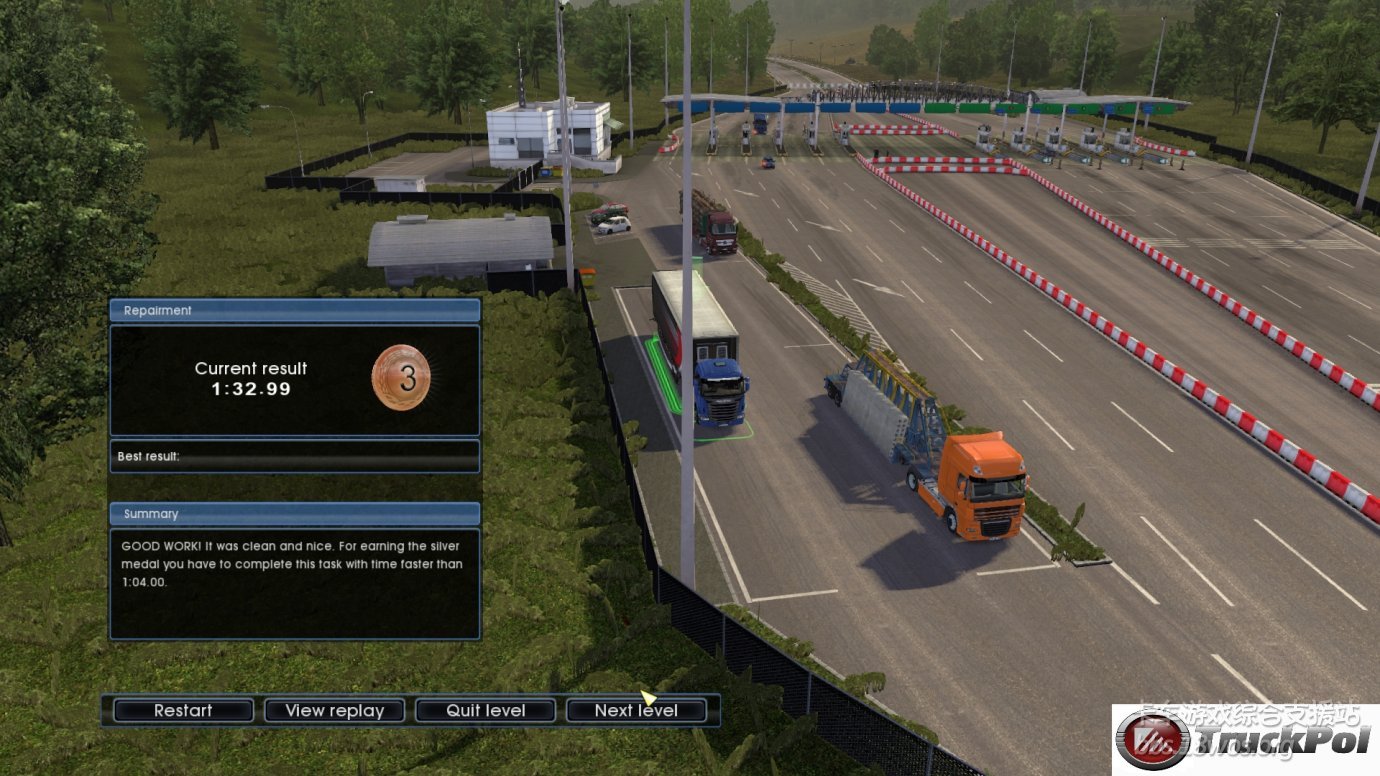Choose Quit level

[x=485, y=711]
